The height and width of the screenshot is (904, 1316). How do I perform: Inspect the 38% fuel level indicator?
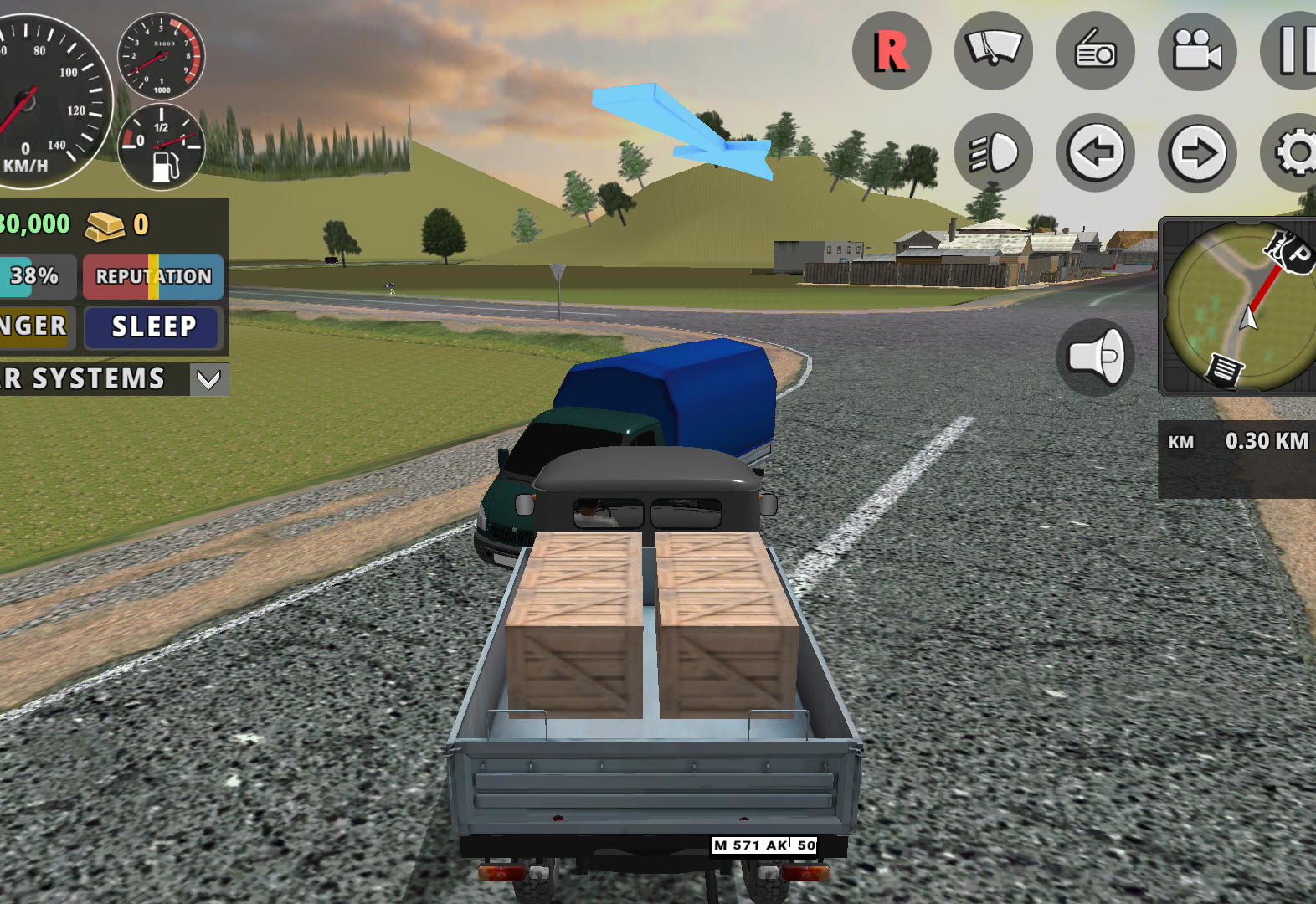[x=33, y=276]
